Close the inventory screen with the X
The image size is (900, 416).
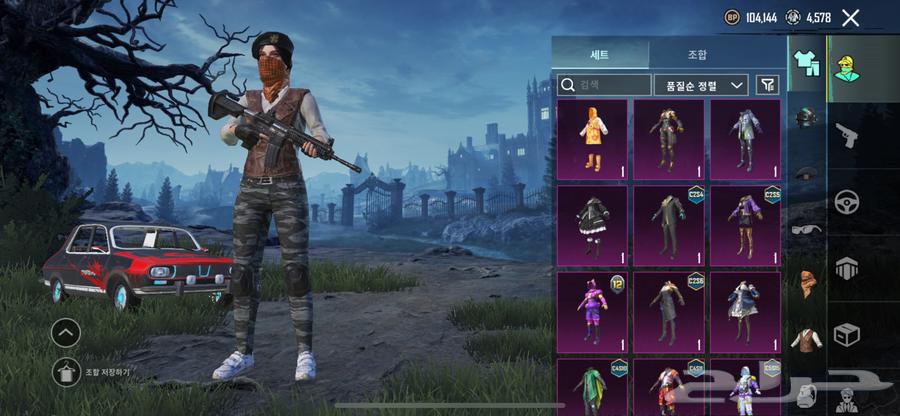[850, 17]
